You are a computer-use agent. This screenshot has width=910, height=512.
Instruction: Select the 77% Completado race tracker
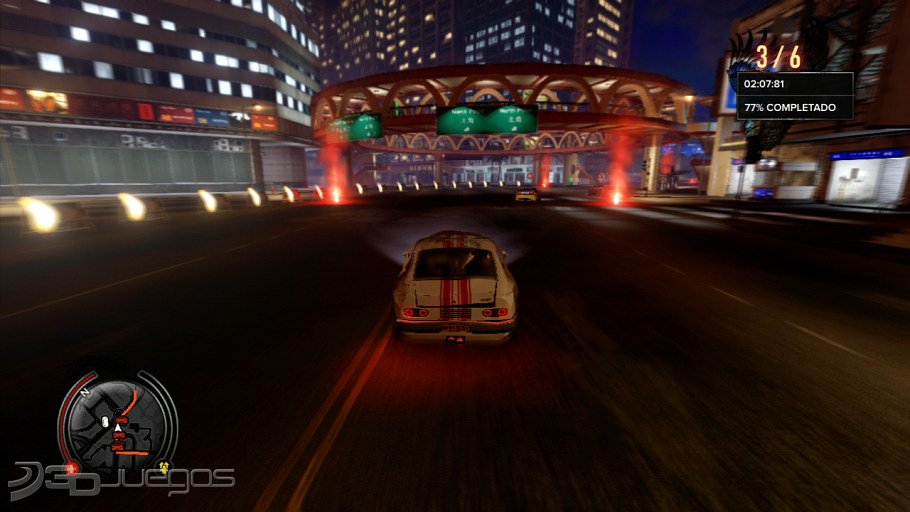790,107
